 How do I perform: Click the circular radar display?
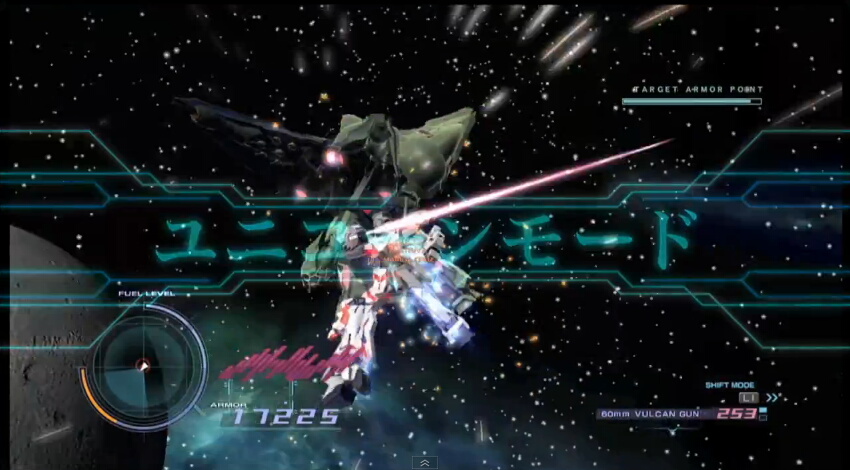(x=143, y=364)
